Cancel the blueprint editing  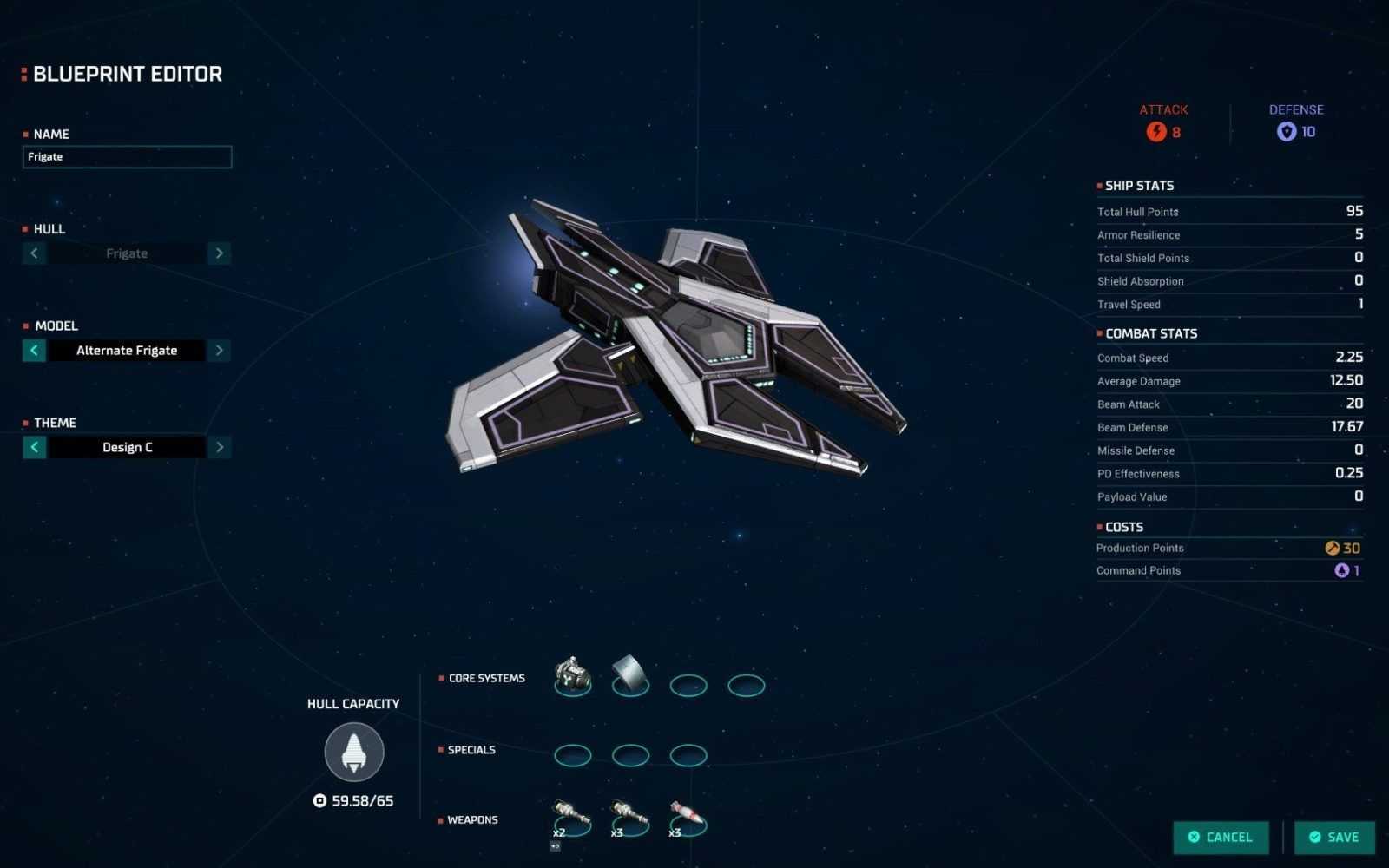[1221, 837]
